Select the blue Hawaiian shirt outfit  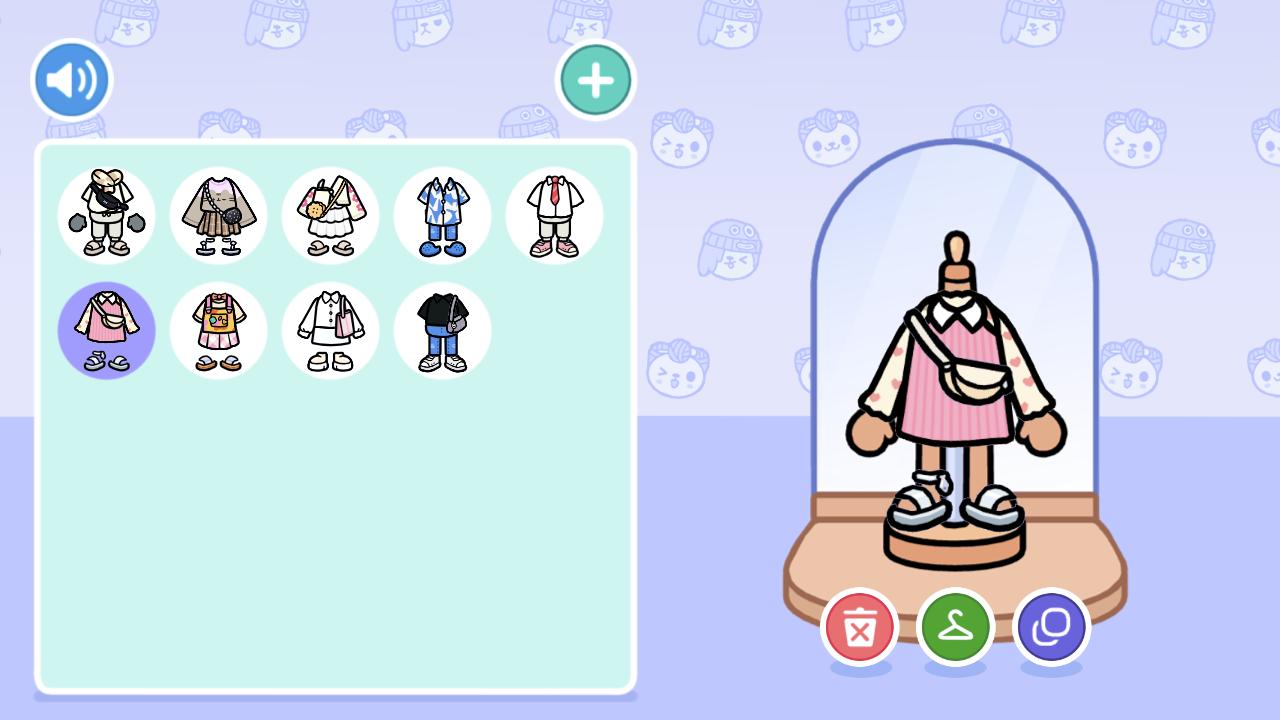tap(443, 215)
